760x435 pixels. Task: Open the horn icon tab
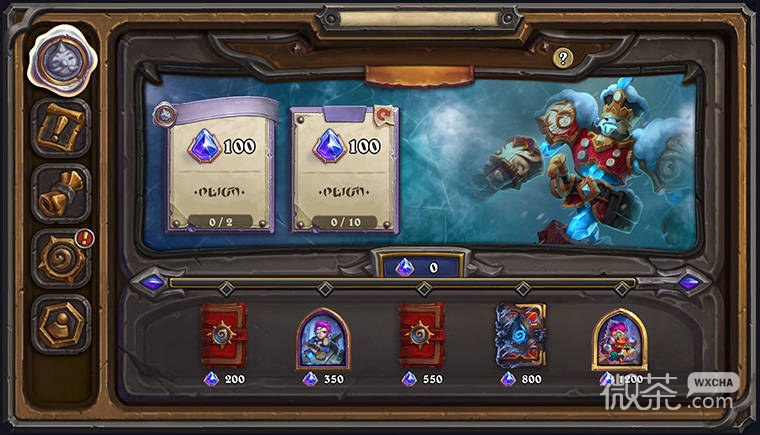point(60,194)
